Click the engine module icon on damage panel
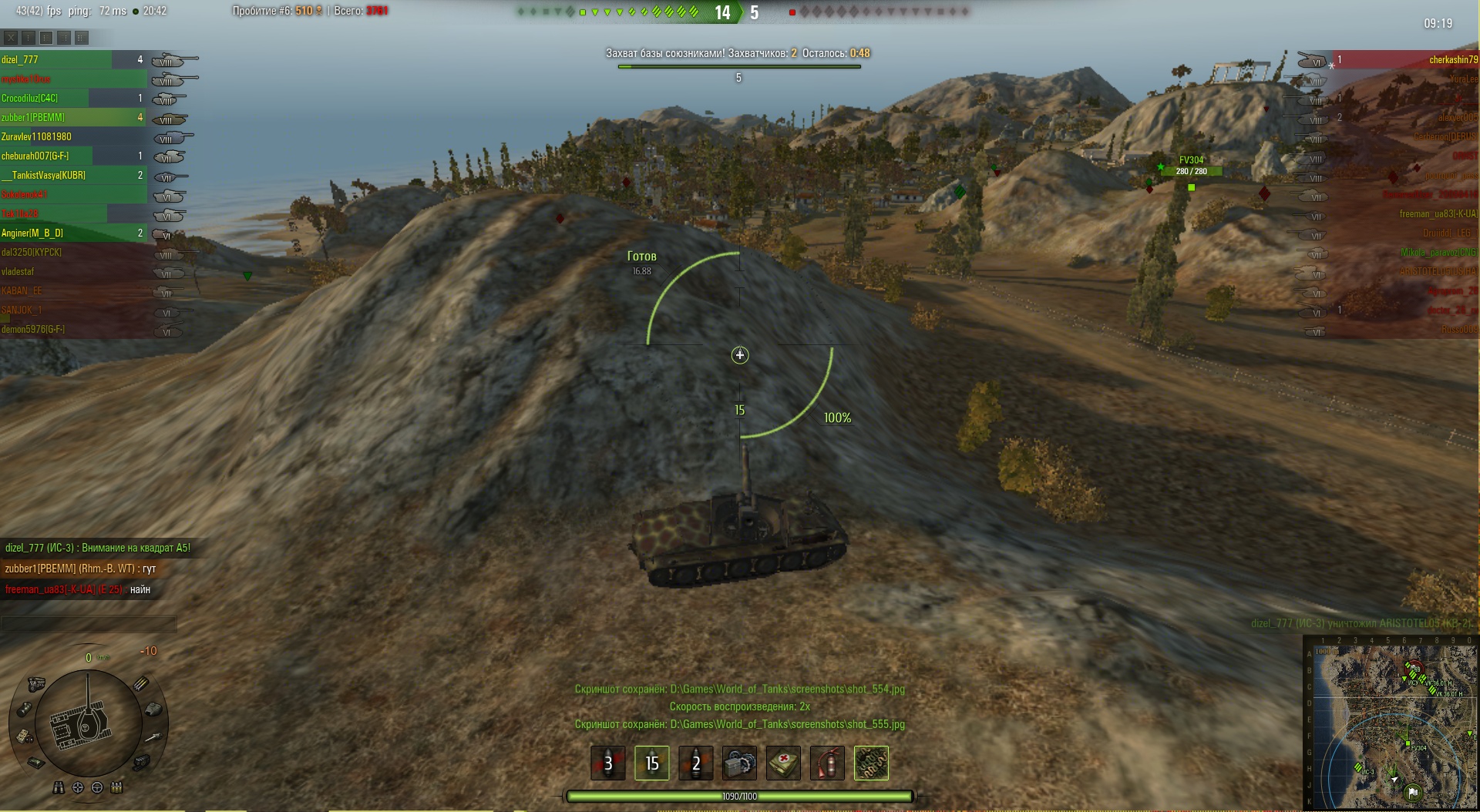Screen dimensions: 1480x812 pyautogui.click(x=36, y=683)
